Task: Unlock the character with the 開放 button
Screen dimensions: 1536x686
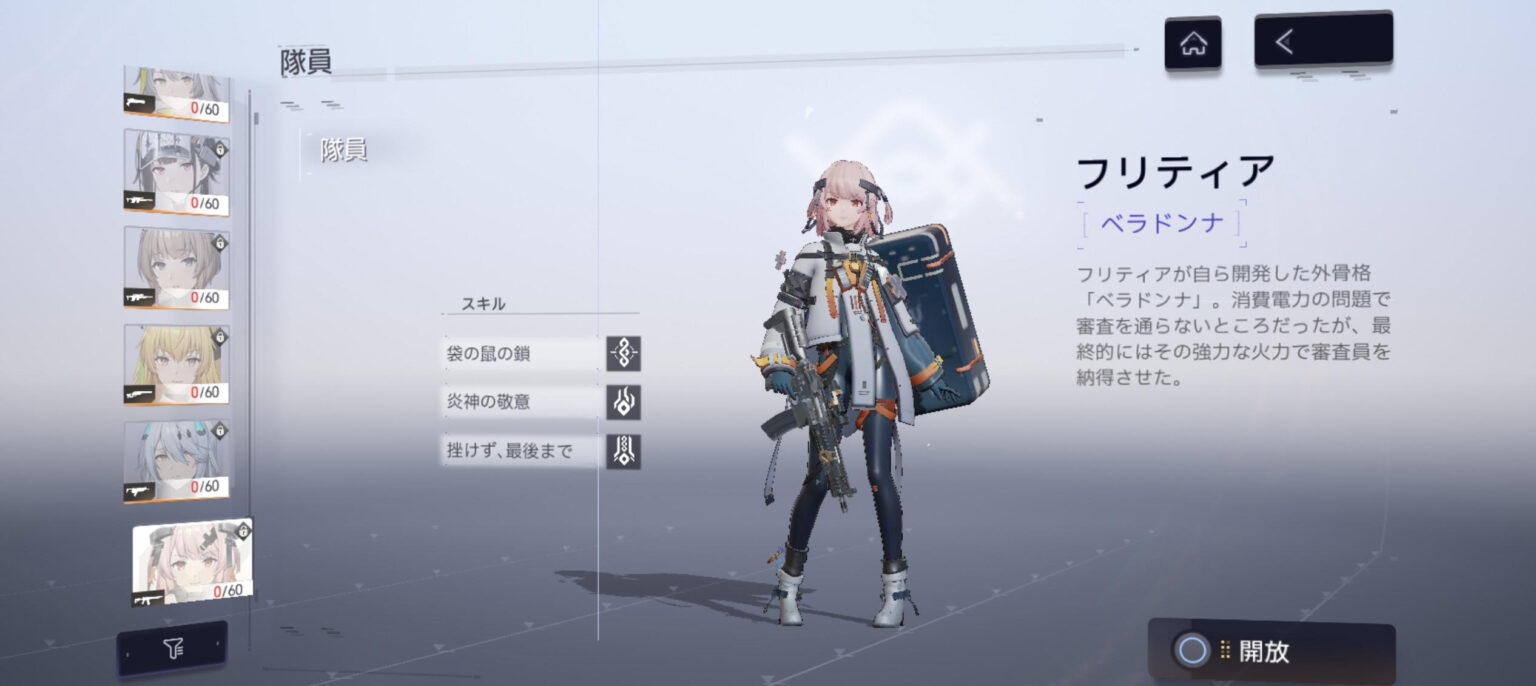Action: (x=1271, y=651)
